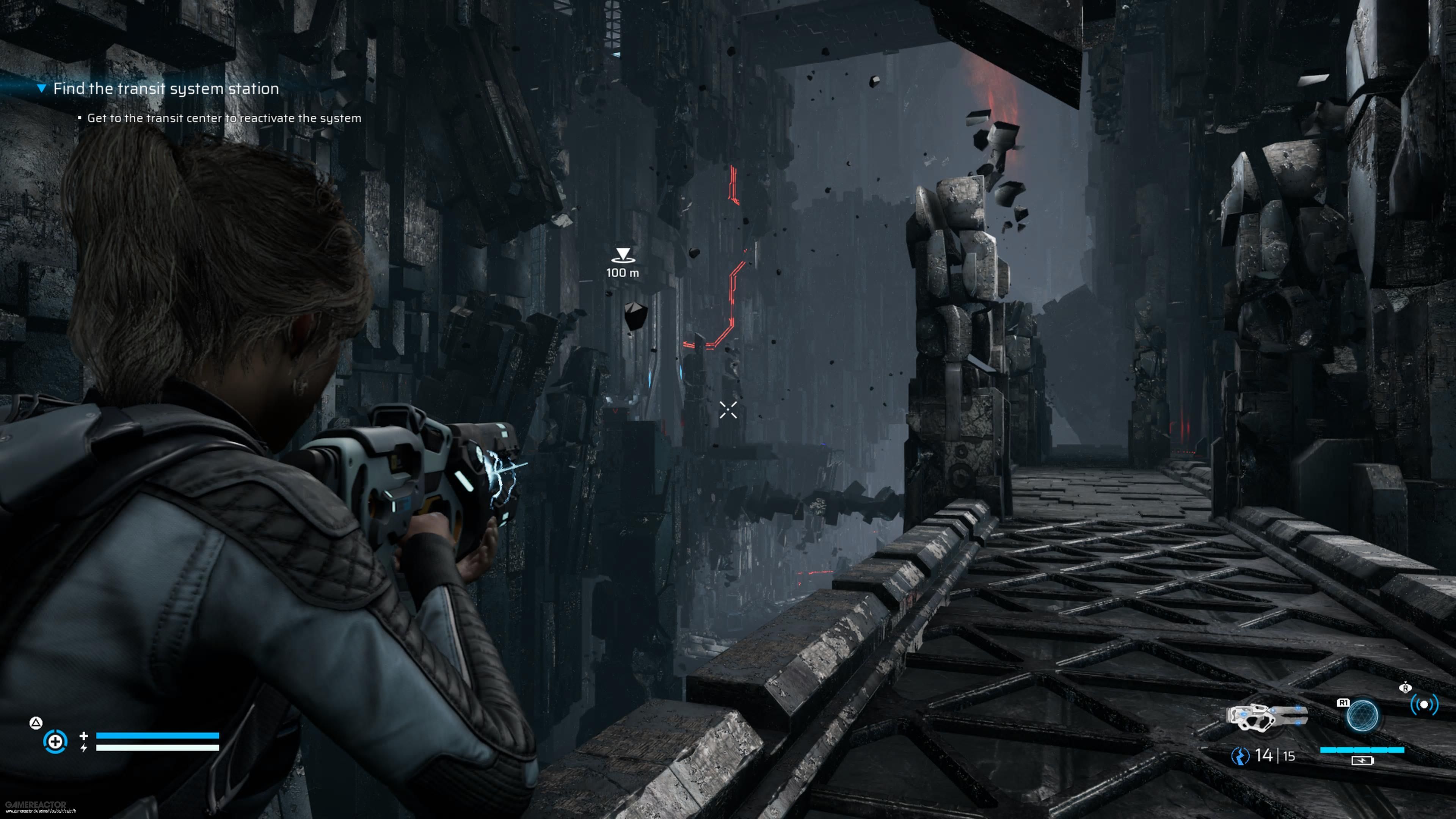This screenshot has width=1456, height=819.
Task: Select the 'Get to the transit center' sub-task text
Action: [224, 119]
